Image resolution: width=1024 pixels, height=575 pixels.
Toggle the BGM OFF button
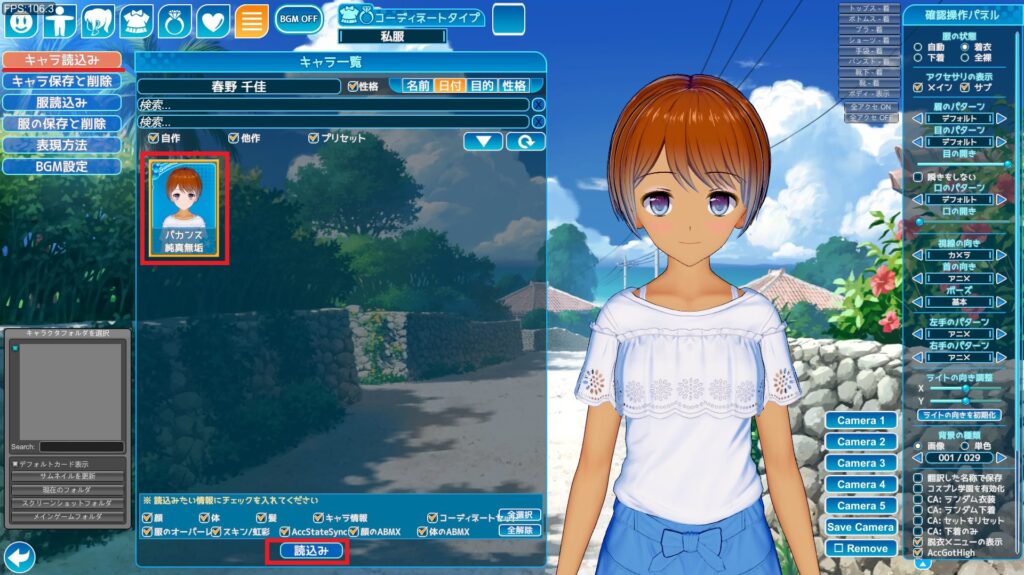pyautogui.click(x=299, y=19)
